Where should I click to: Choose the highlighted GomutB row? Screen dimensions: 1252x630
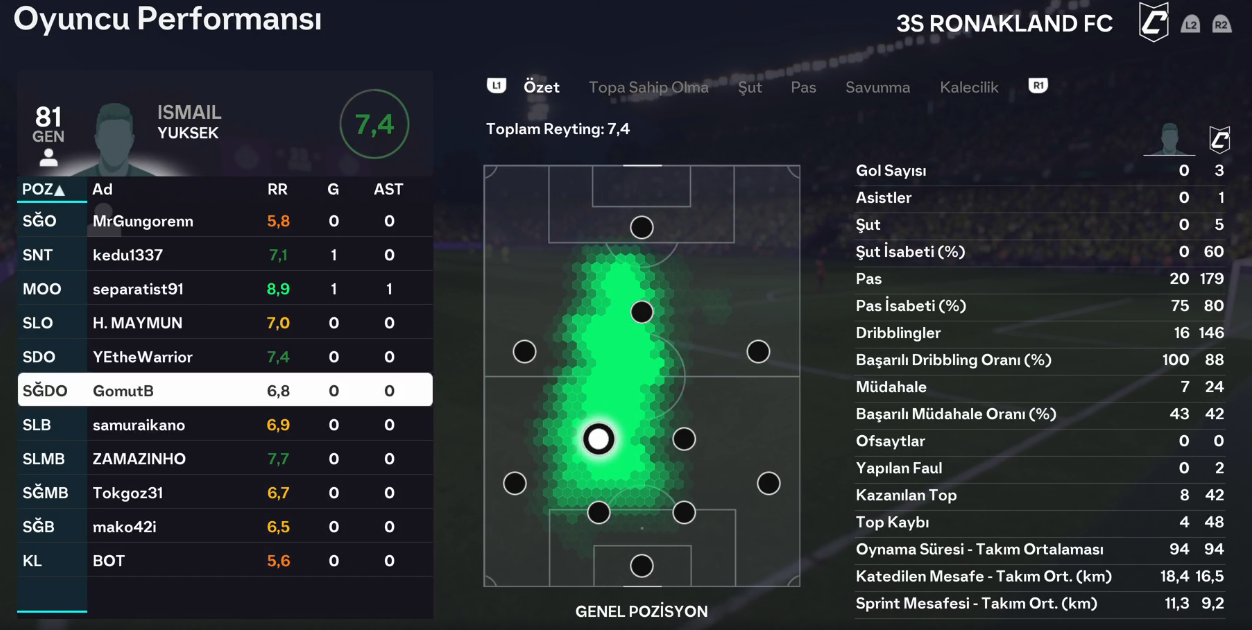(225, 391)
